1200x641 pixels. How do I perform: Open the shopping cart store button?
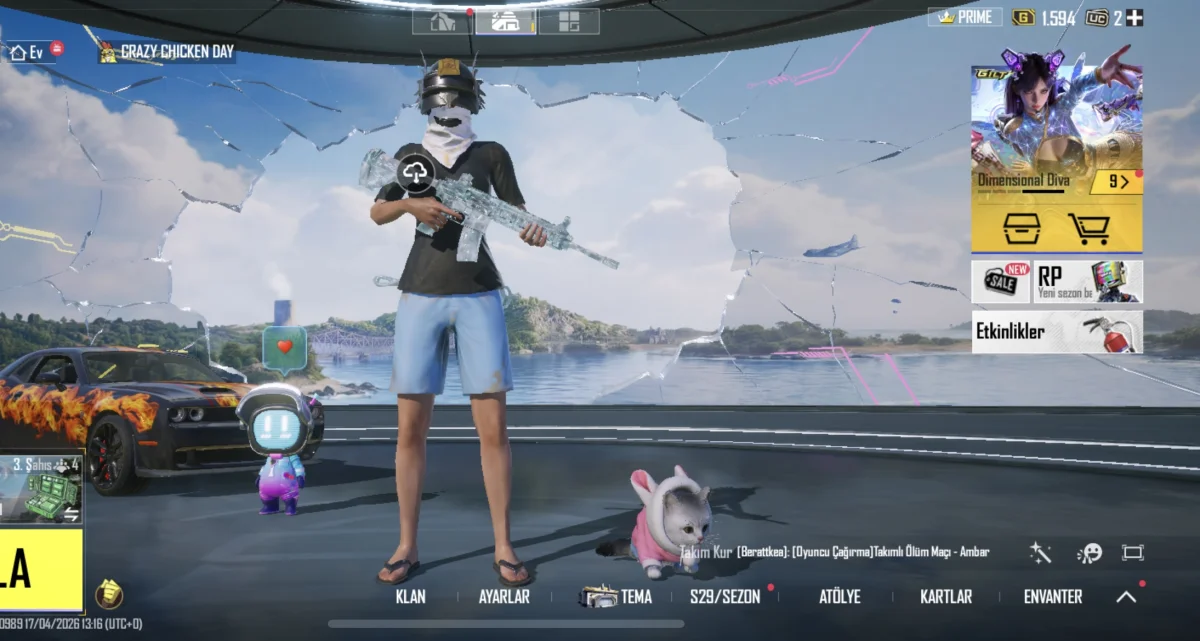[1088, 229]
